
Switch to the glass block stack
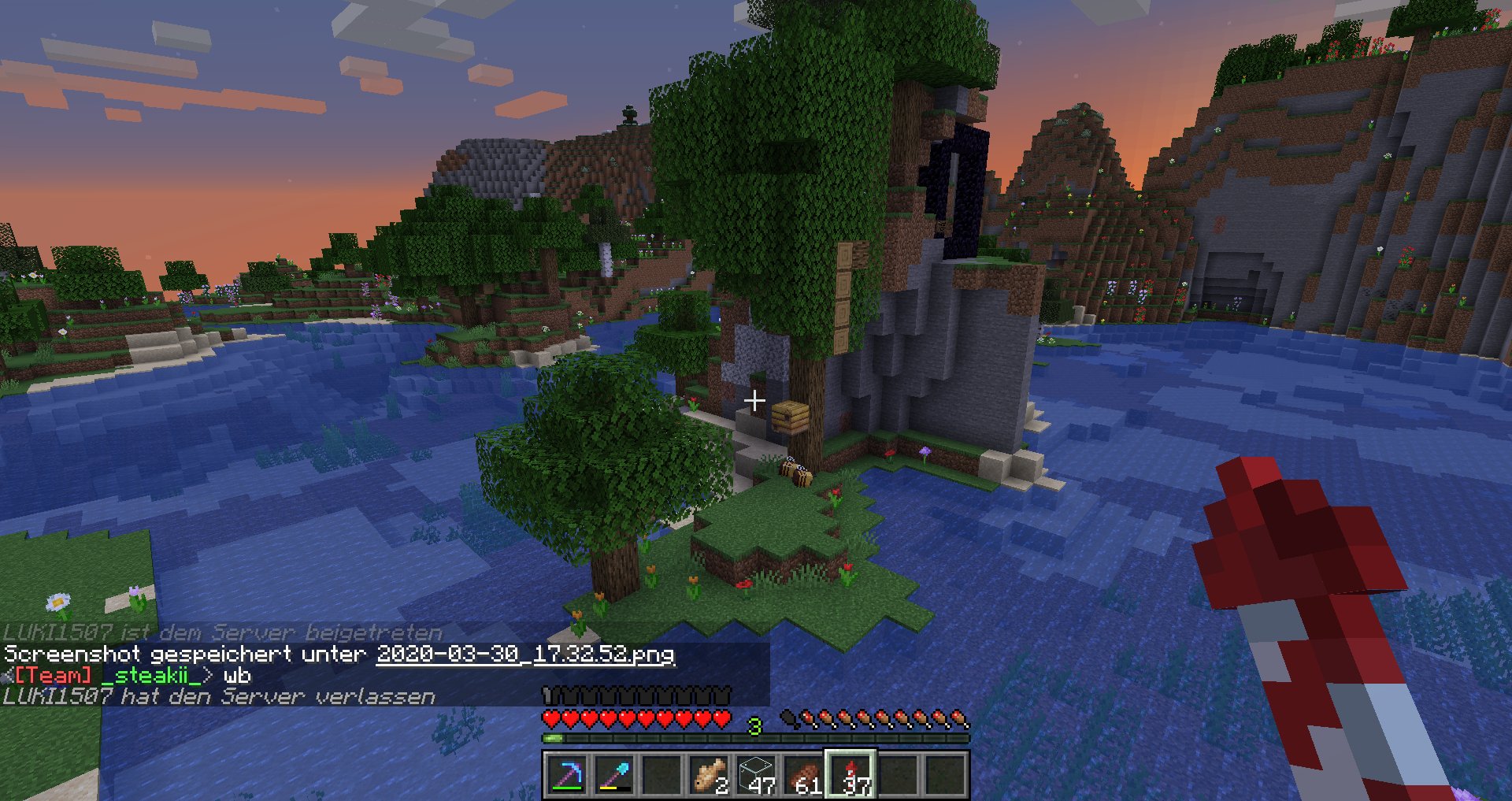[x=756, y=775]
